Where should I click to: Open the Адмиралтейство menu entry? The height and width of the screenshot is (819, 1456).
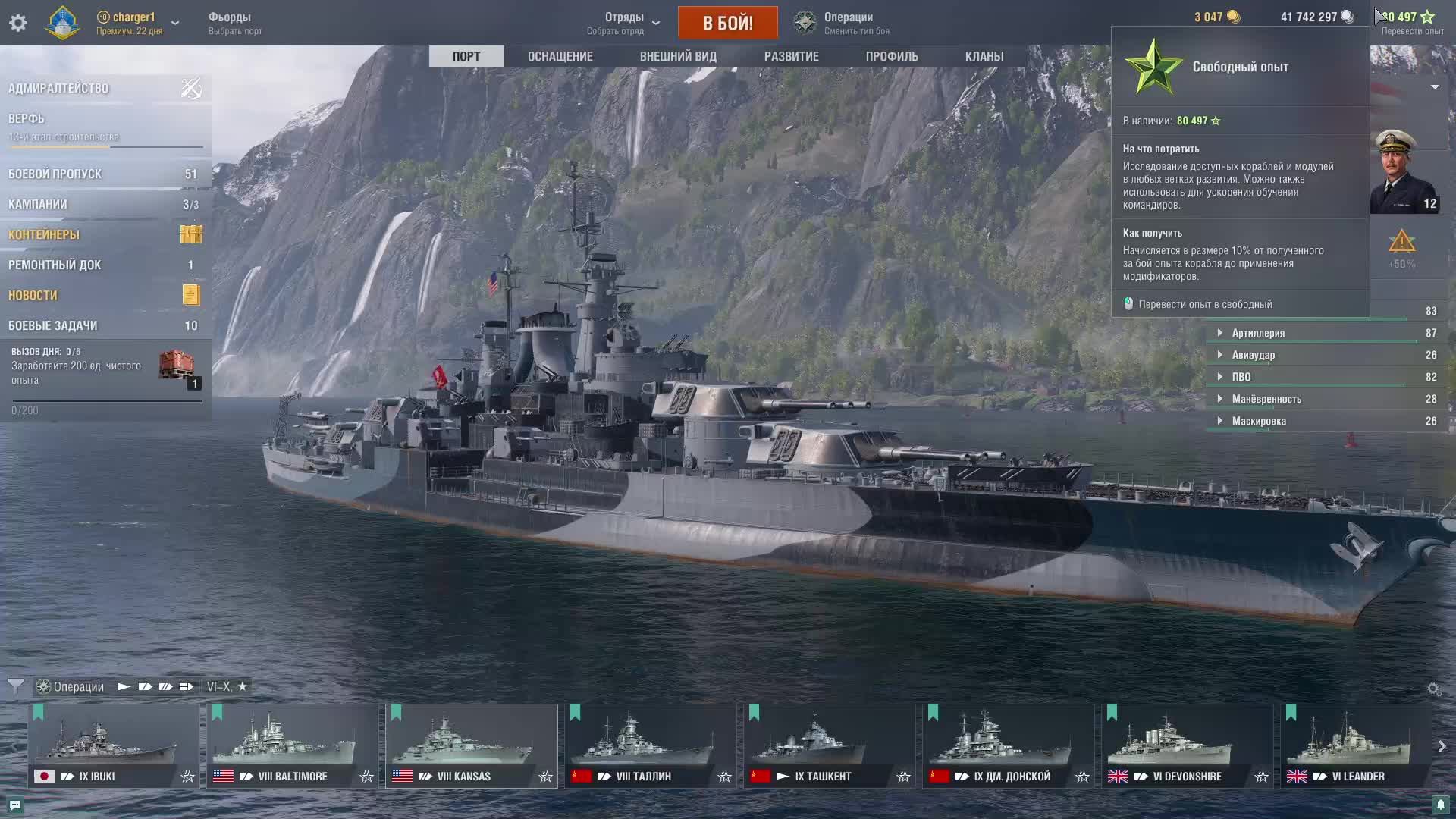[x=58, y=88]
